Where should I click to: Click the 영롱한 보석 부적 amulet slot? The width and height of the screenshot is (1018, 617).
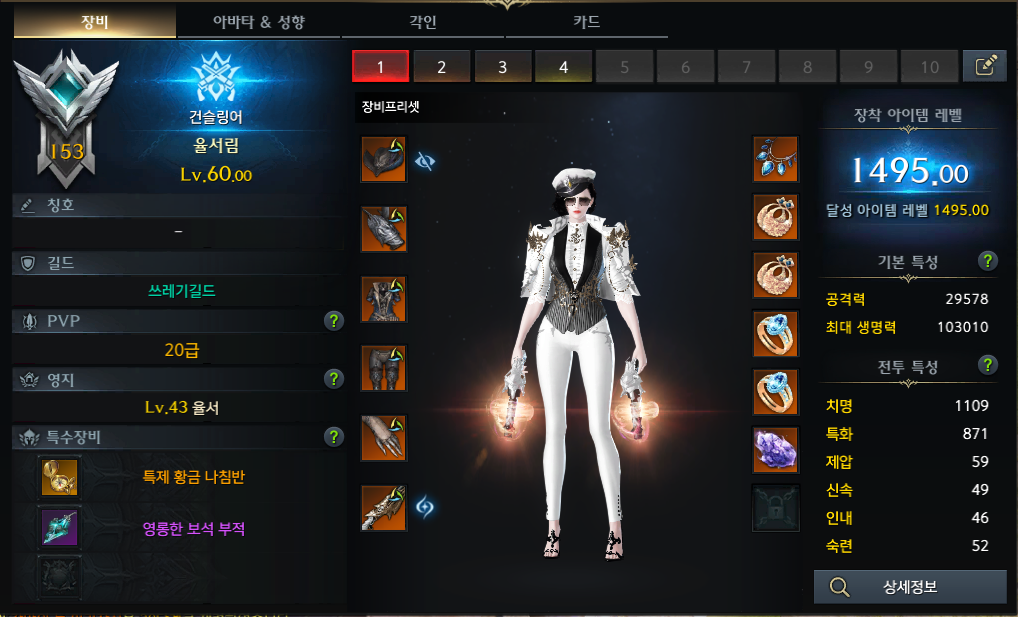59,527
